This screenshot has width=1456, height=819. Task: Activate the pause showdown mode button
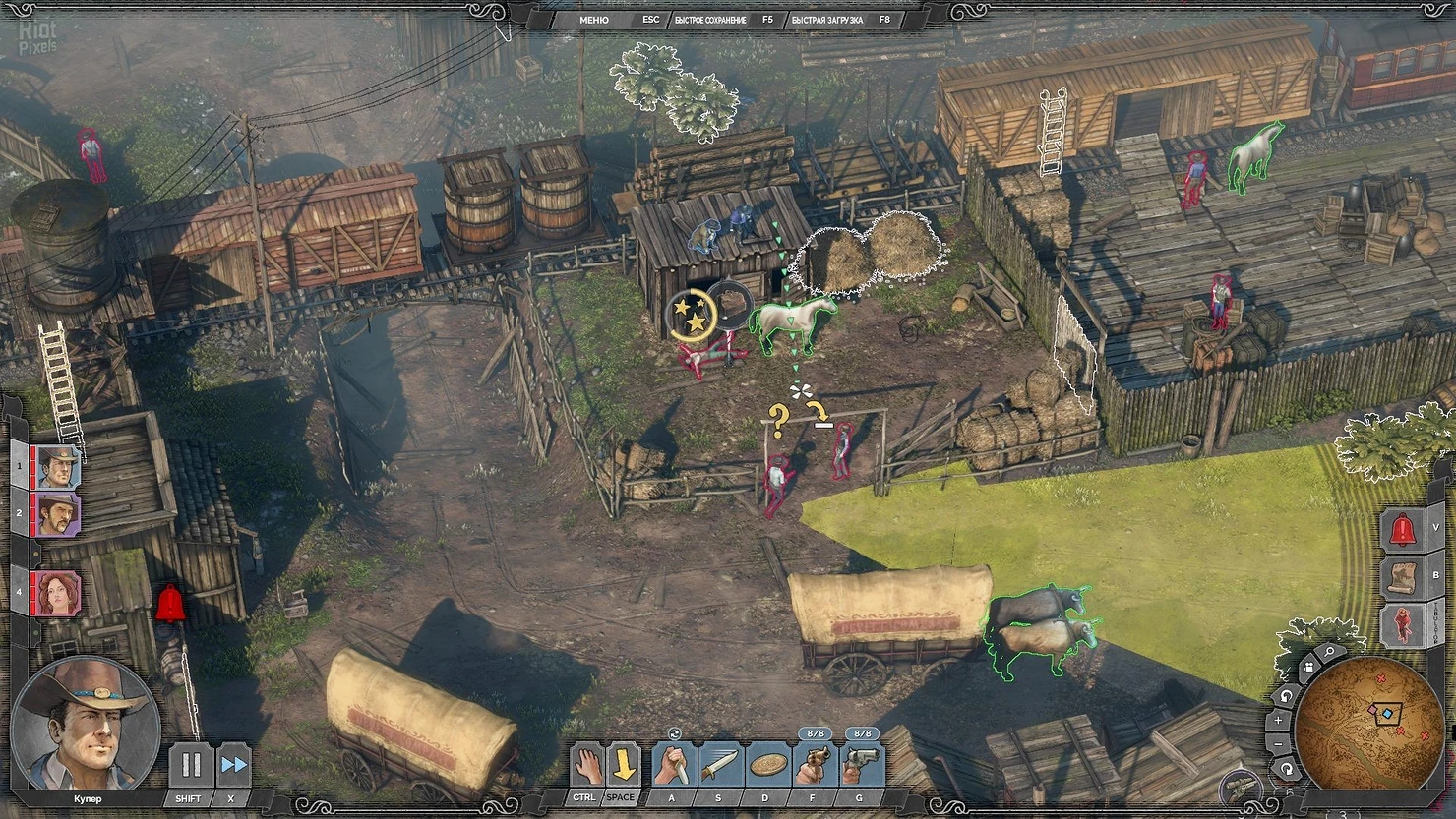(191, 765)
